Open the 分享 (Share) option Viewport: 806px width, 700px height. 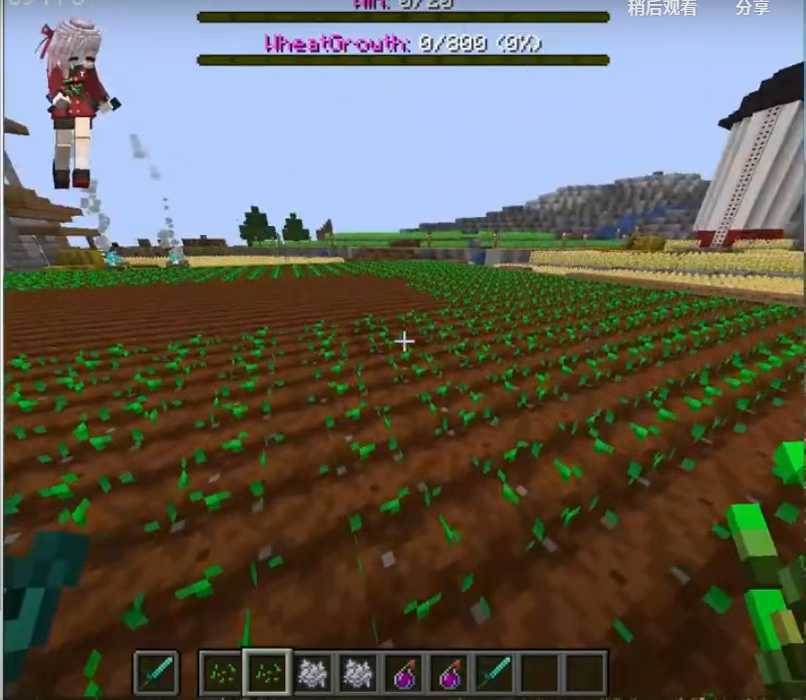[752, 8]
